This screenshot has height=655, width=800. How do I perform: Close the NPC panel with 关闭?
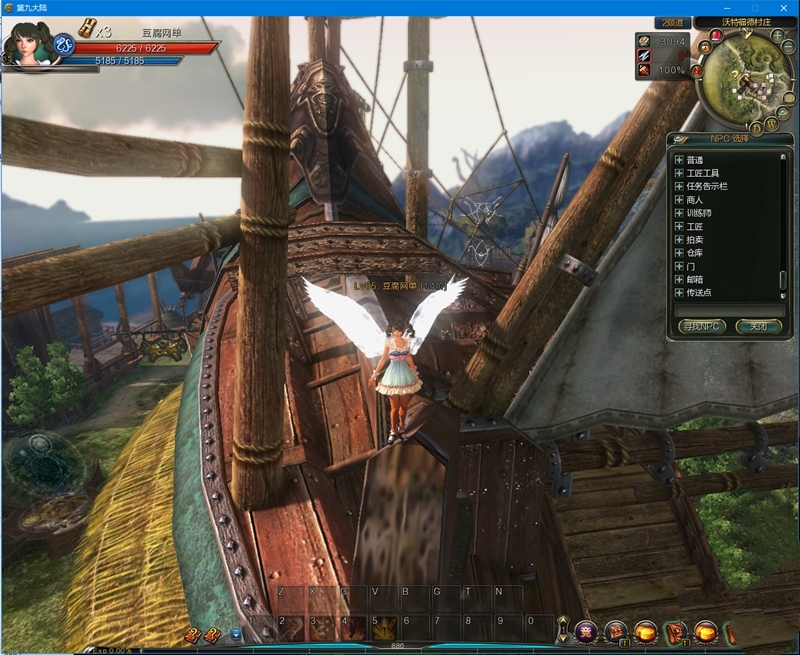point(757,326)
